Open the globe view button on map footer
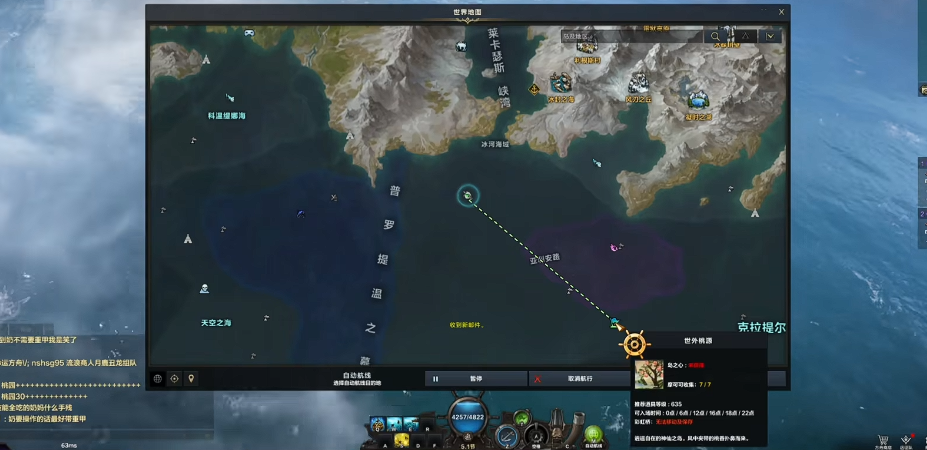 [x=158, y=379]
